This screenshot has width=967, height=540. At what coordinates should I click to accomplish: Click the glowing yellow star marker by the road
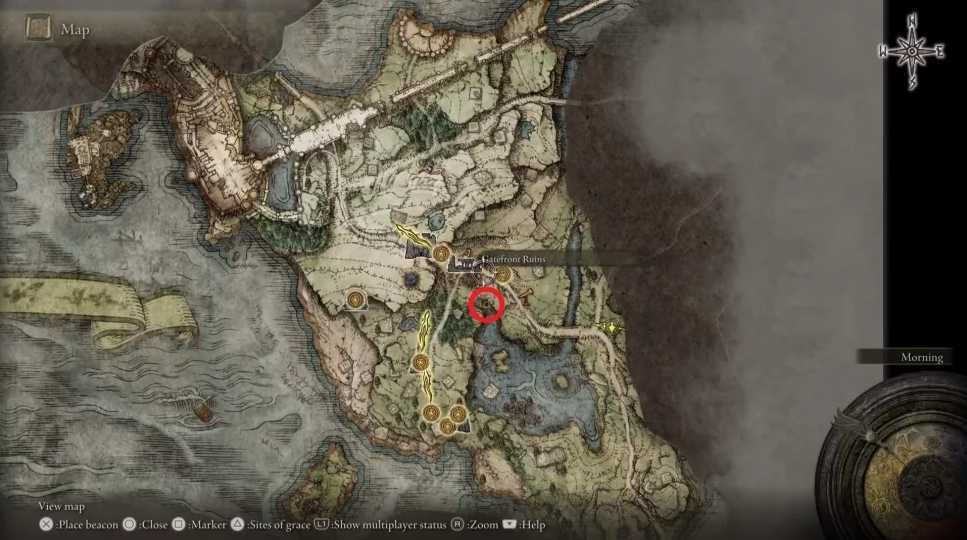tap(611, 328)
